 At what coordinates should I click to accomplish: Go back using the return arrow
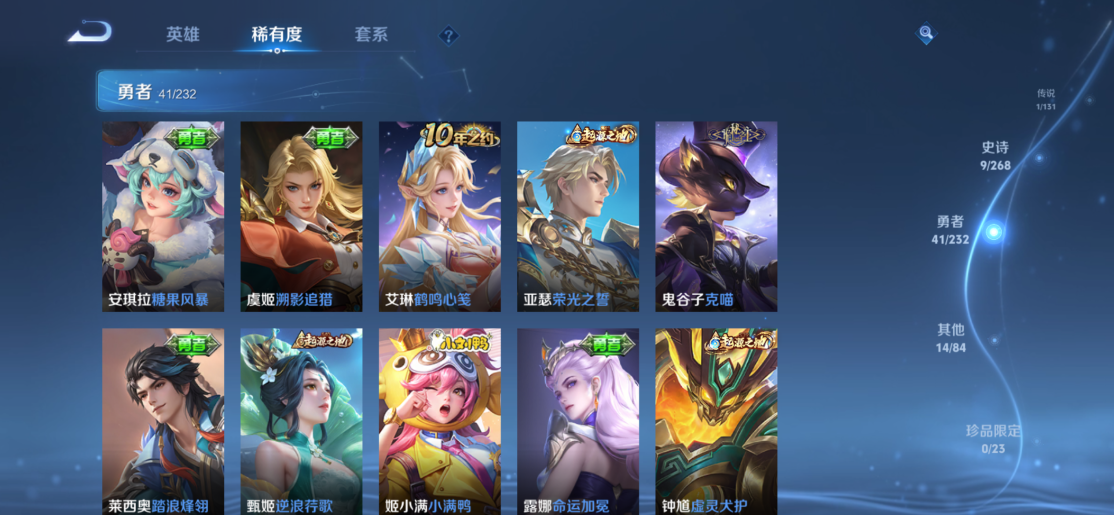coord(89,33)
